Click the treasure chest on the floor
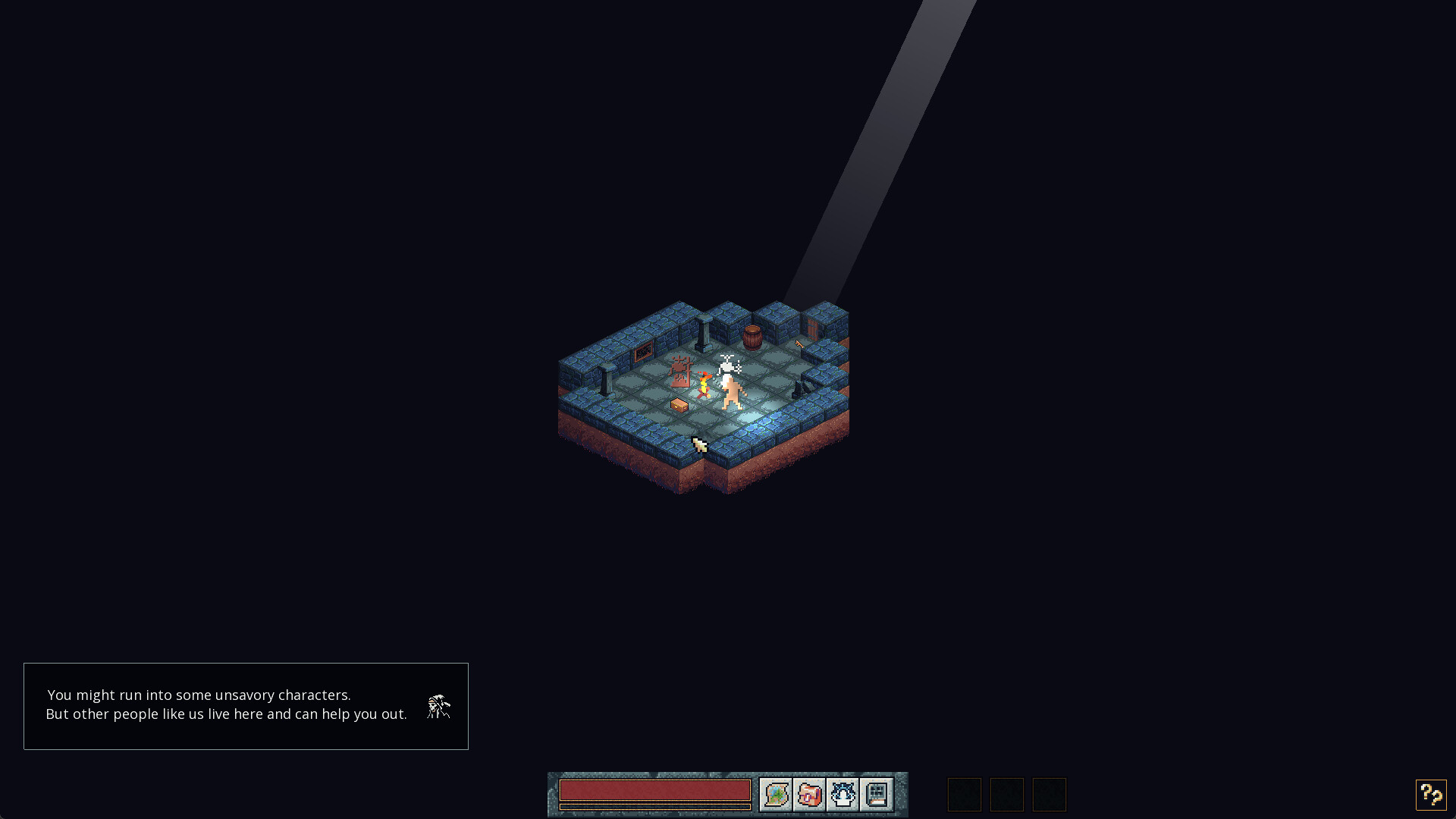Viewport: 1456px width, 819px height. pos(679,406)
